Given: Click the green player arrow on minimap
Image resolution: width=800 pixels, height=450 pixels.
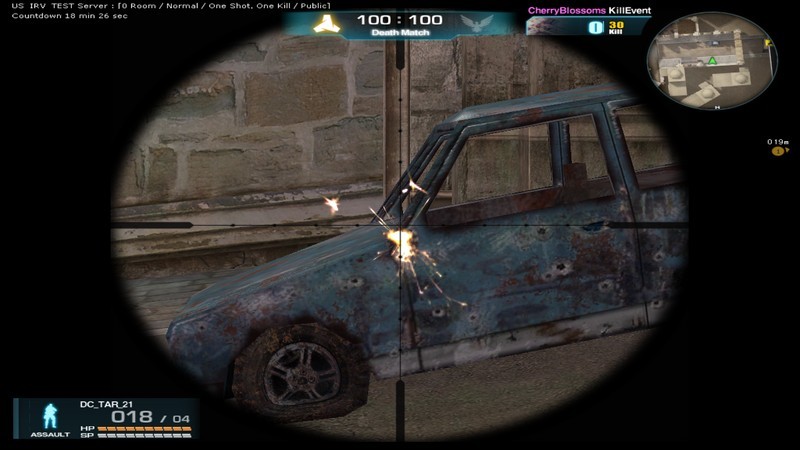Looking at the screenshot, I should click(712, 62).
